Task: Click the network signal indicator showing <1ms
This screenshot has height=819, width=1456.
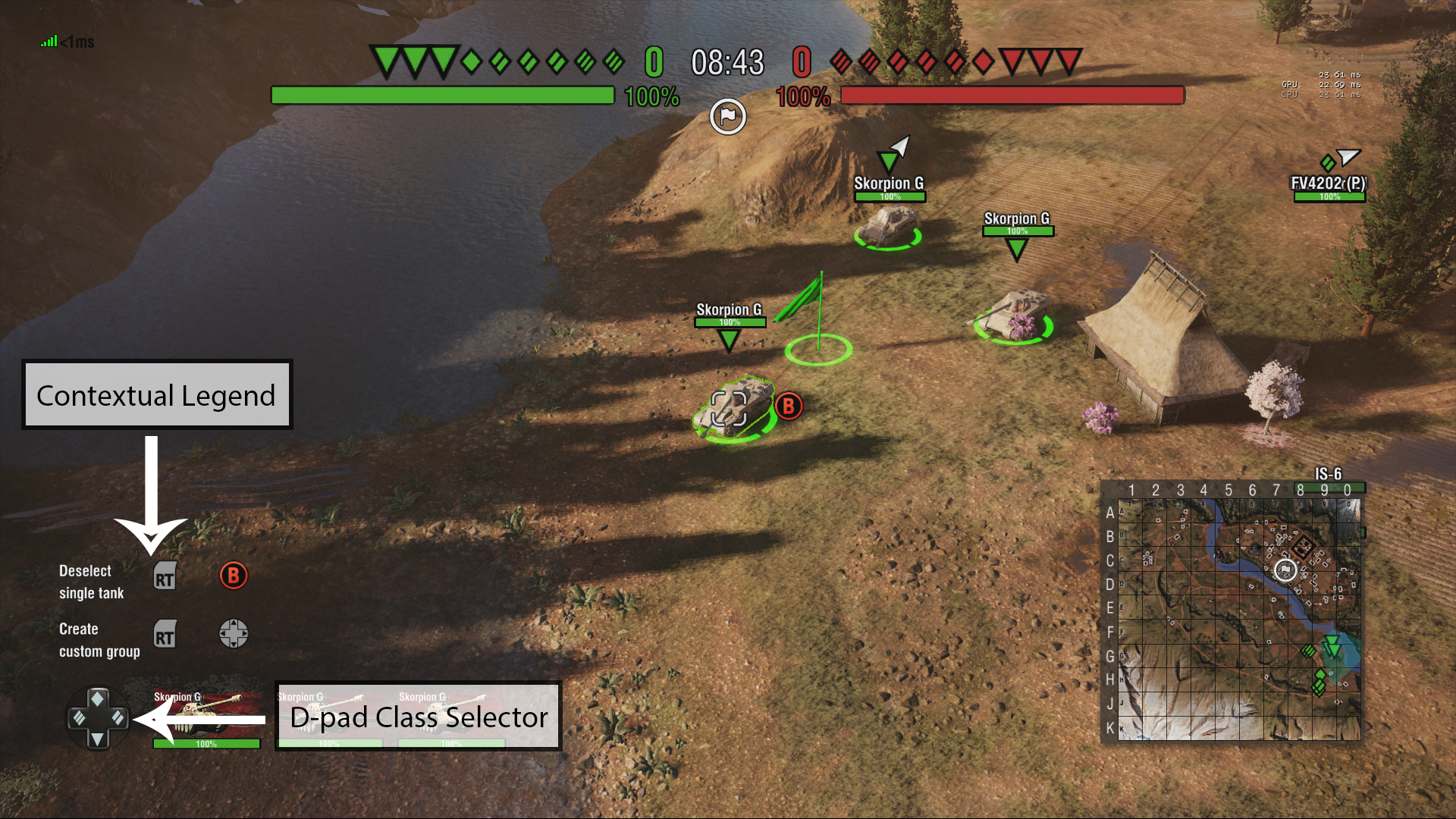Action: (64, 42)
